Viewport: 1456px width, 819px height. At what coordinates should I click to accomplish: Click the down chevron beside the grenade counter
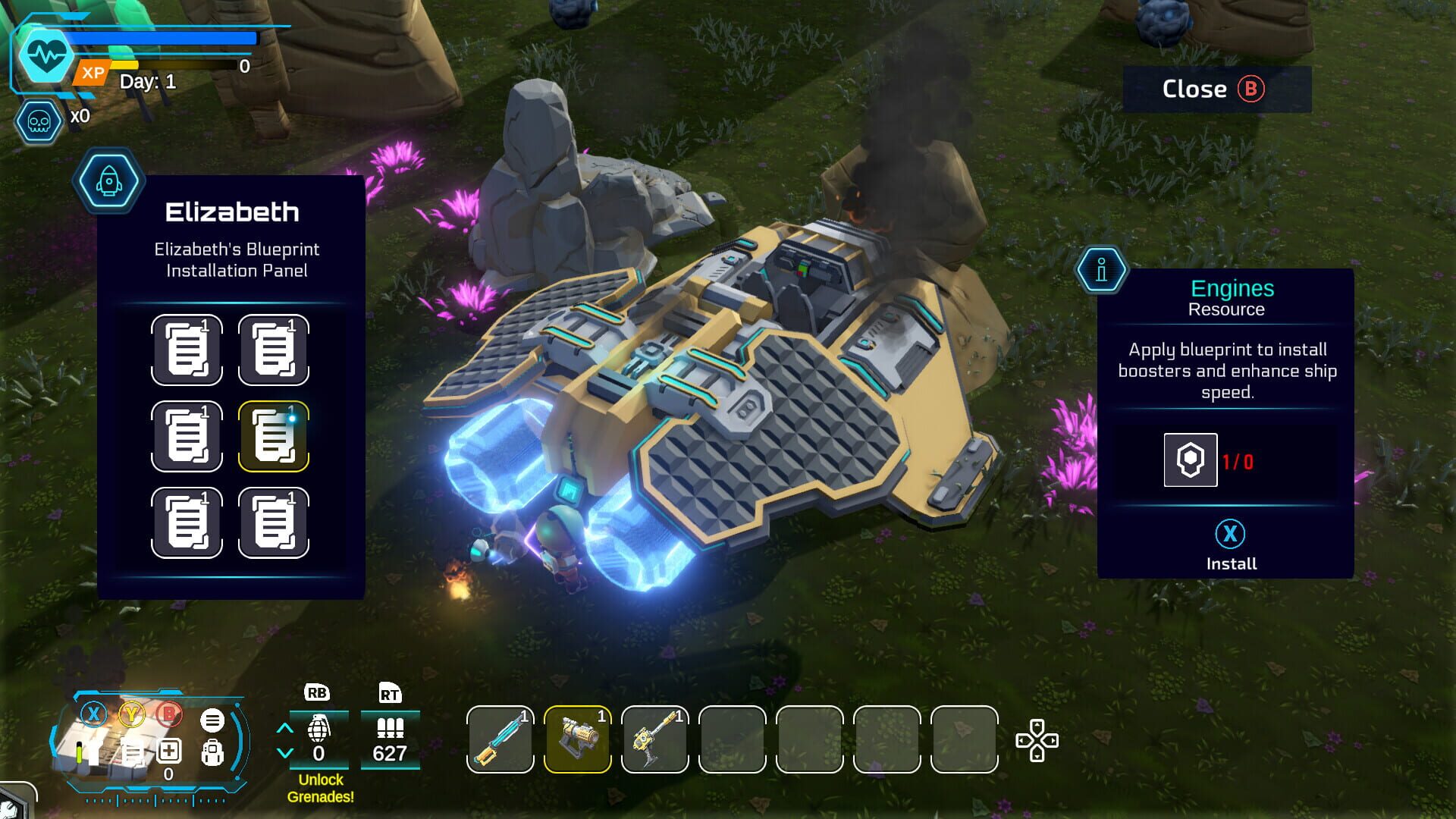coord(285,752)
